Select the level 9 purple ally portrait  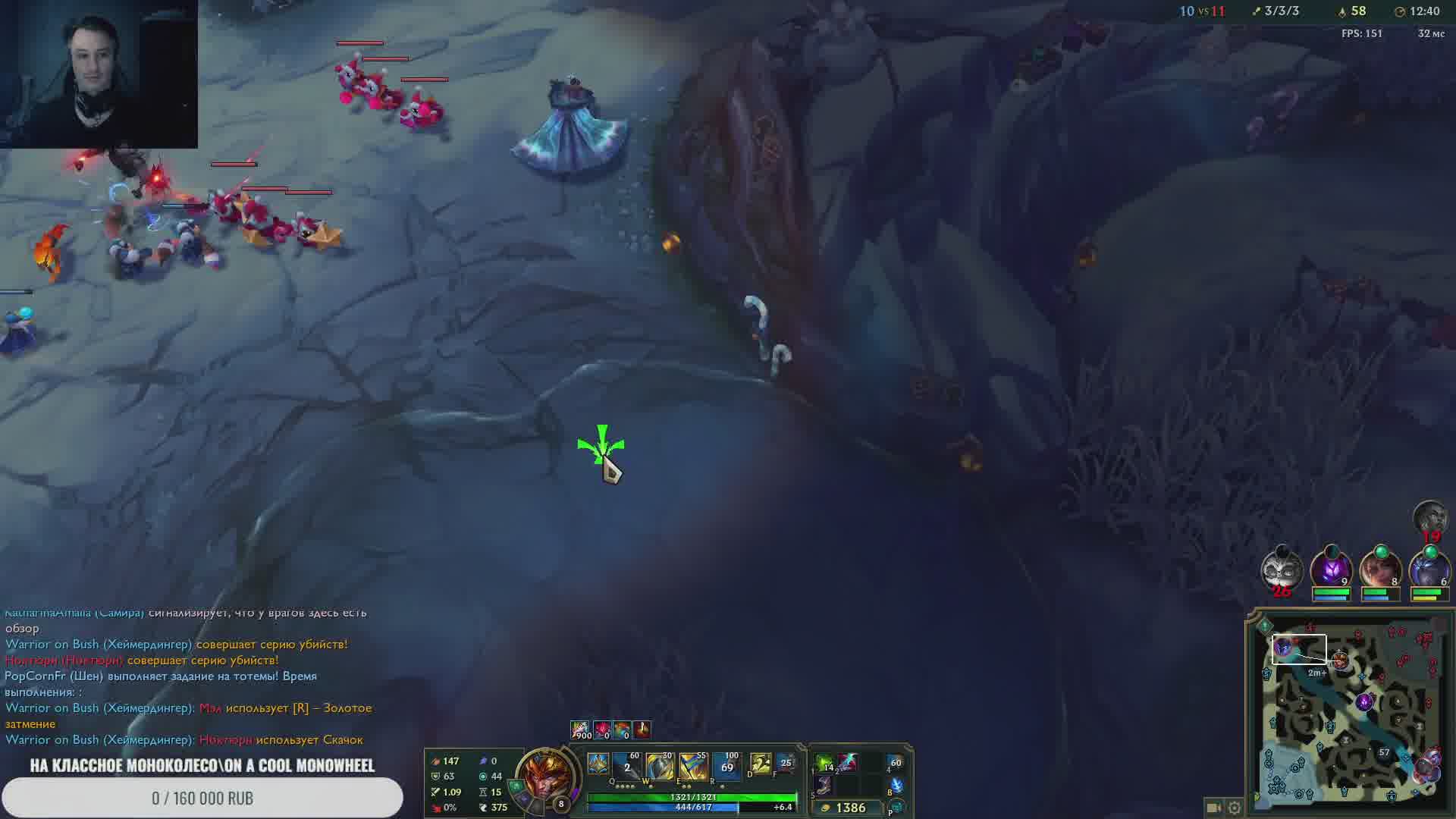pyautogui.click(x=1331, y=569)
